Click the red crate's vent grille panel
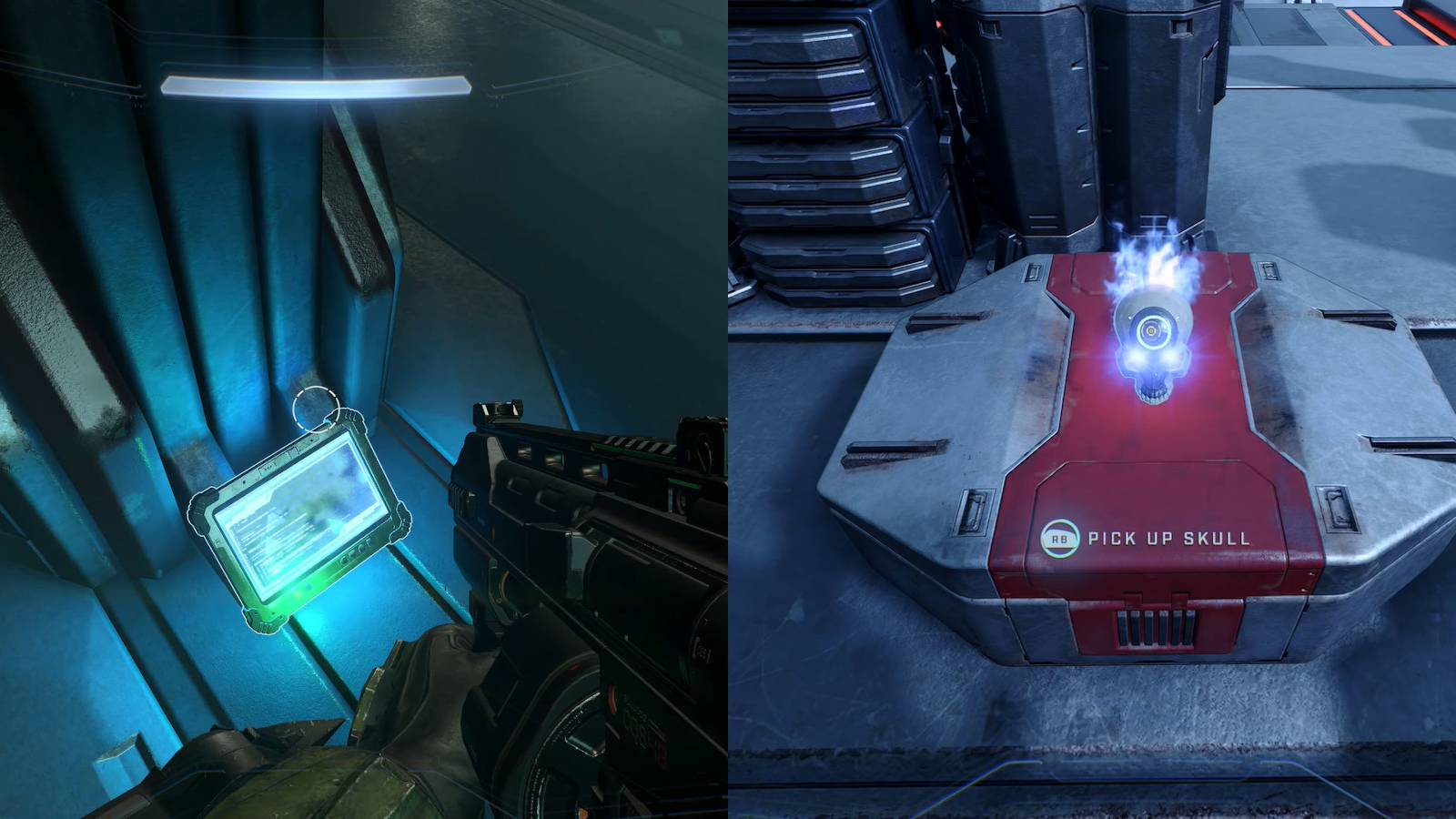The height and width of the screenshot is (819, 1456). pyautogui.click(x=1154, y=628)
